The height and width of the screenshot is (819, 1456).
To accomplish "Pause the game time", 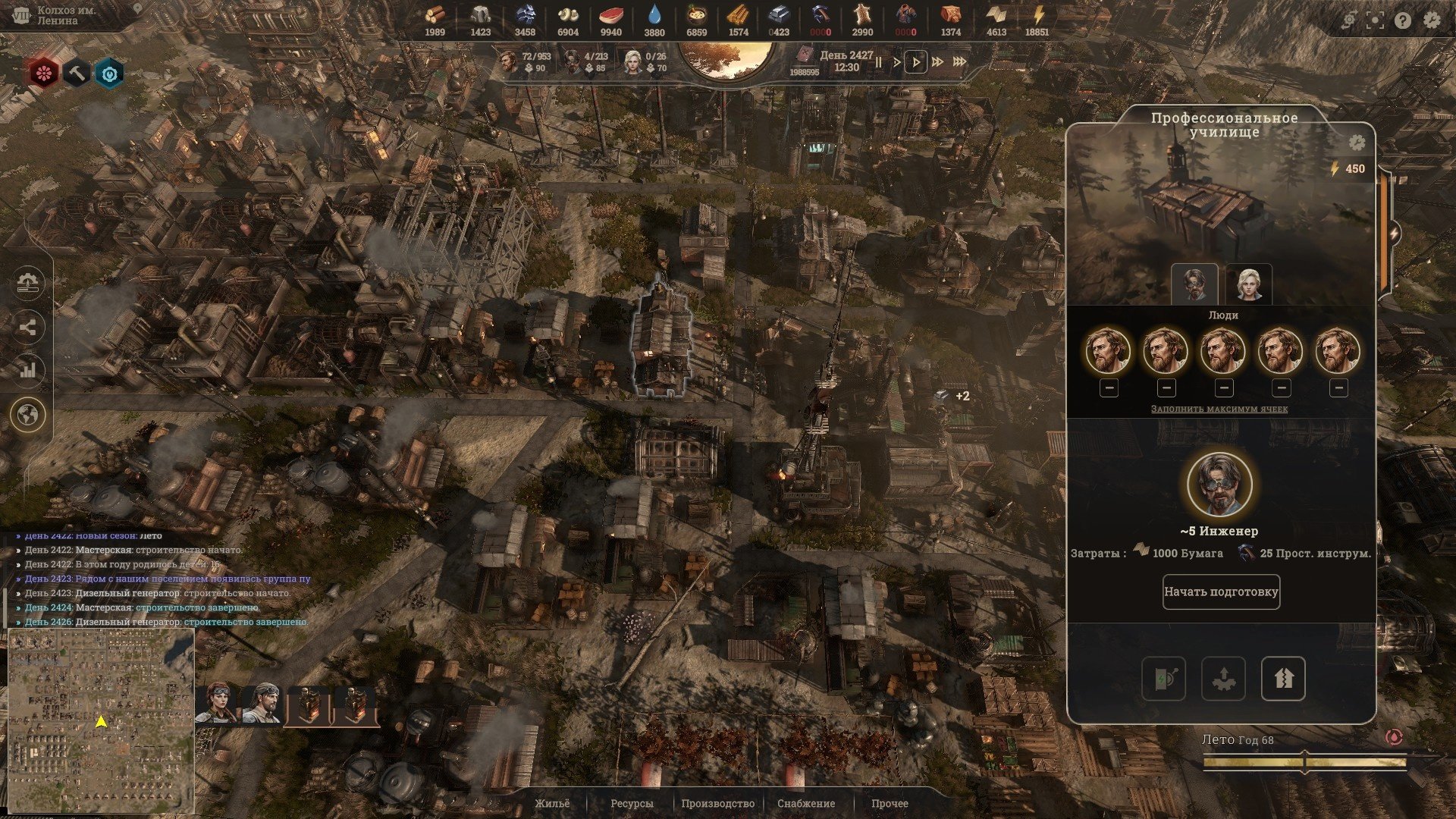I will pos(879,62).
